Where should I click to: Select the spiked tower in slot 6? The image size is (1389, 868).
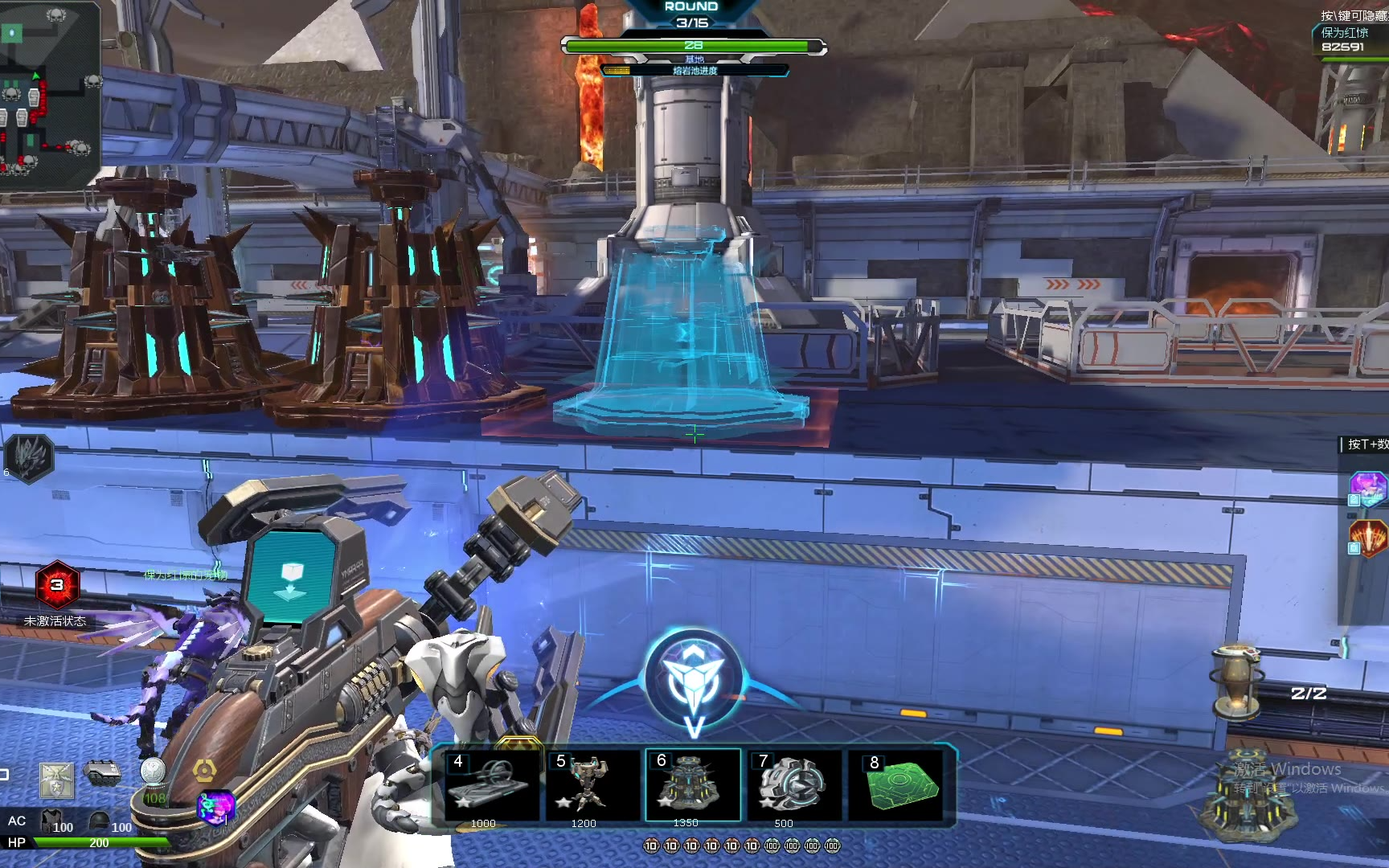692,784
